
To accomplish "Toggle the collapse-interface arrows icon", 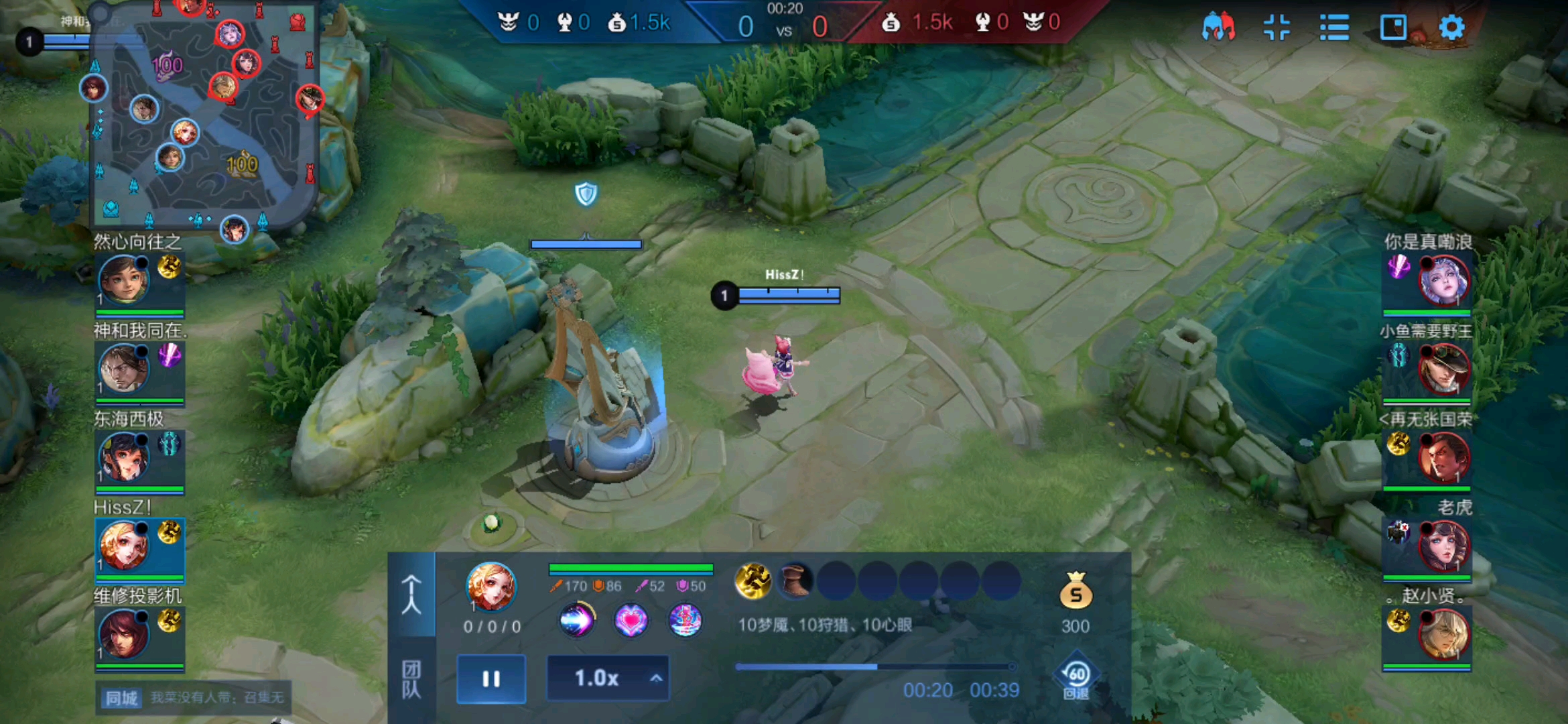I will click(x=1277, y=27).
